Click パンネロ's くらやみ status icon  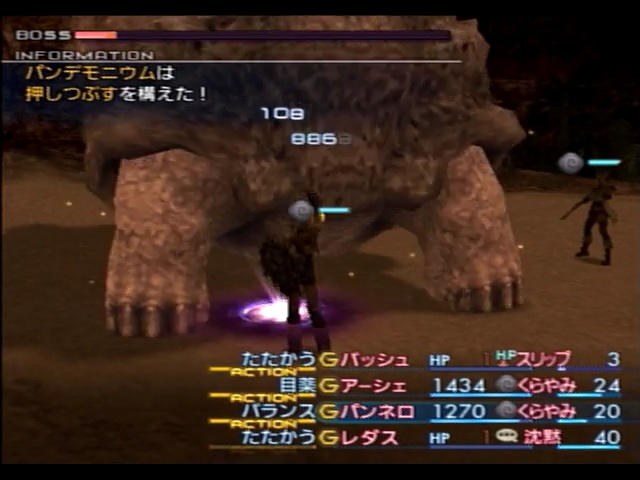507,411
